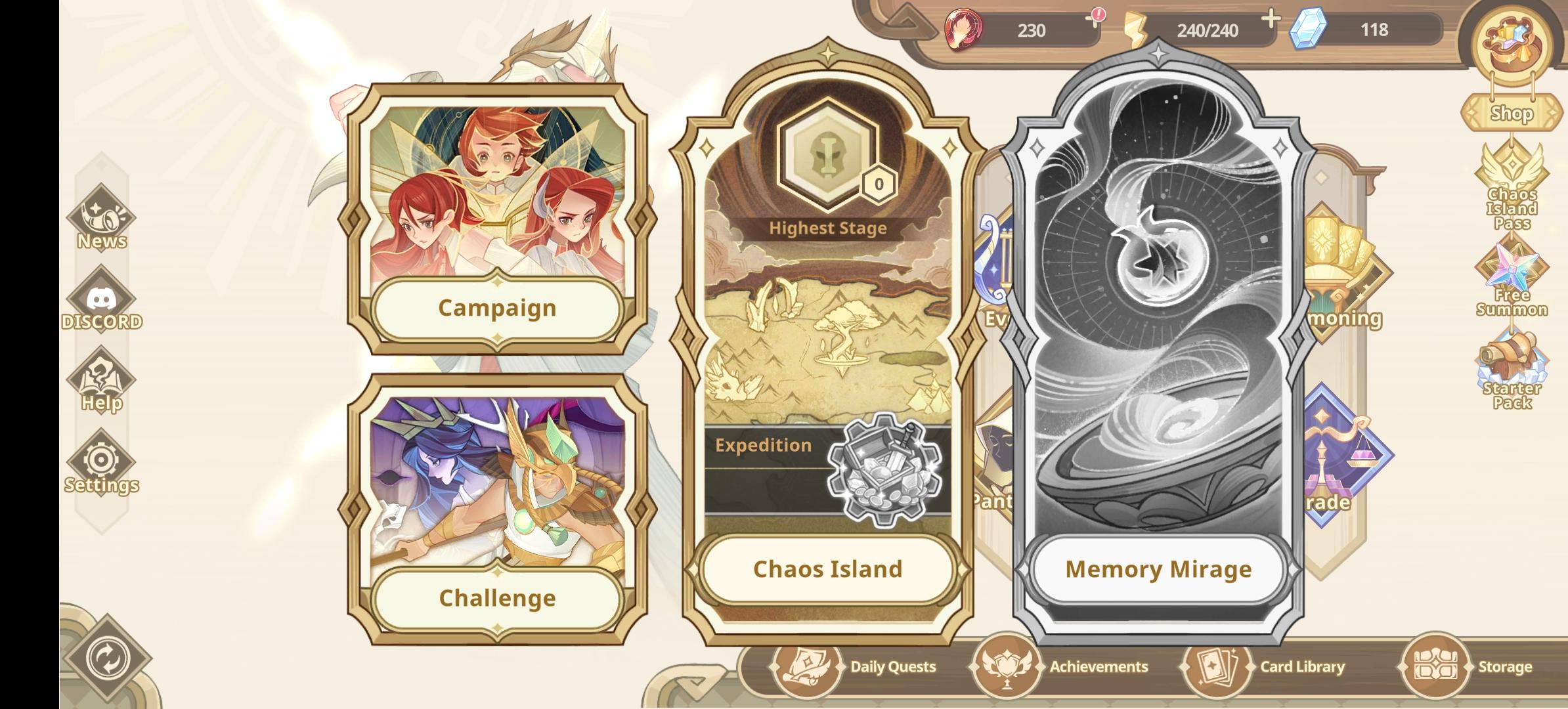Enter Memory Mirage
The width and height of the screenshot is (1568, 709).
pos(1159,570)
